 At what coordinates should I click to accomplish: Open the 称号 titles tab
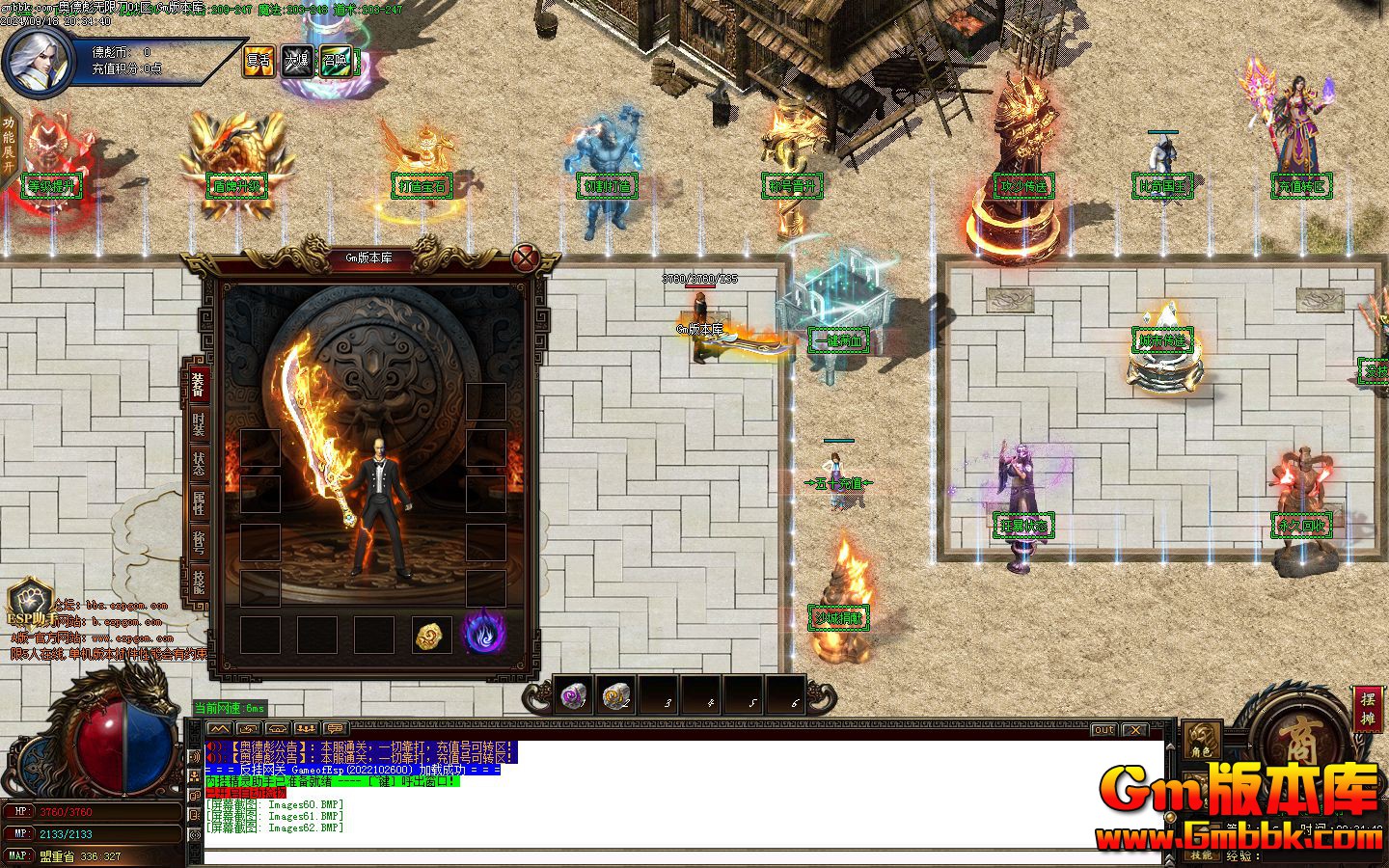(x=198, y=542)
